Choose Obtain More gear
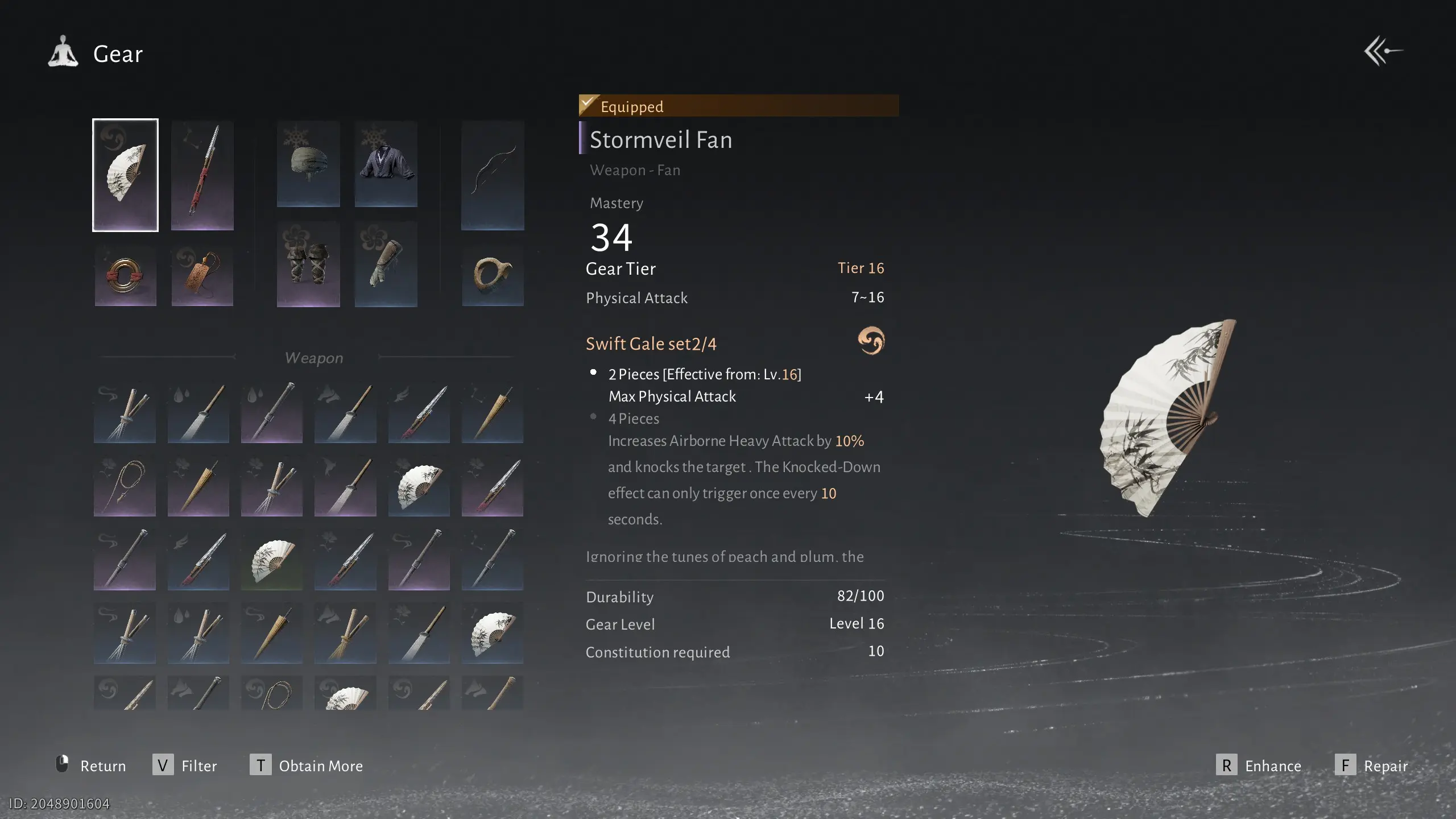This screenshot has height=819, width=1456. (307, 766)
